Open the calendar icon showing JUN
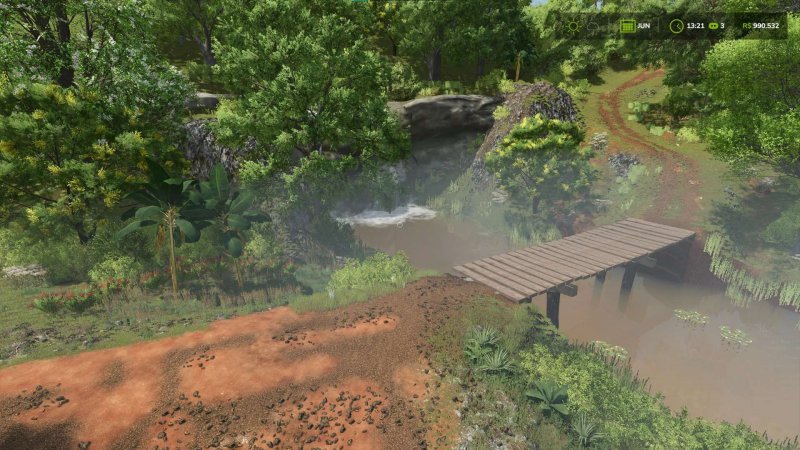This screenshot has width=800, height=450. 628,26
